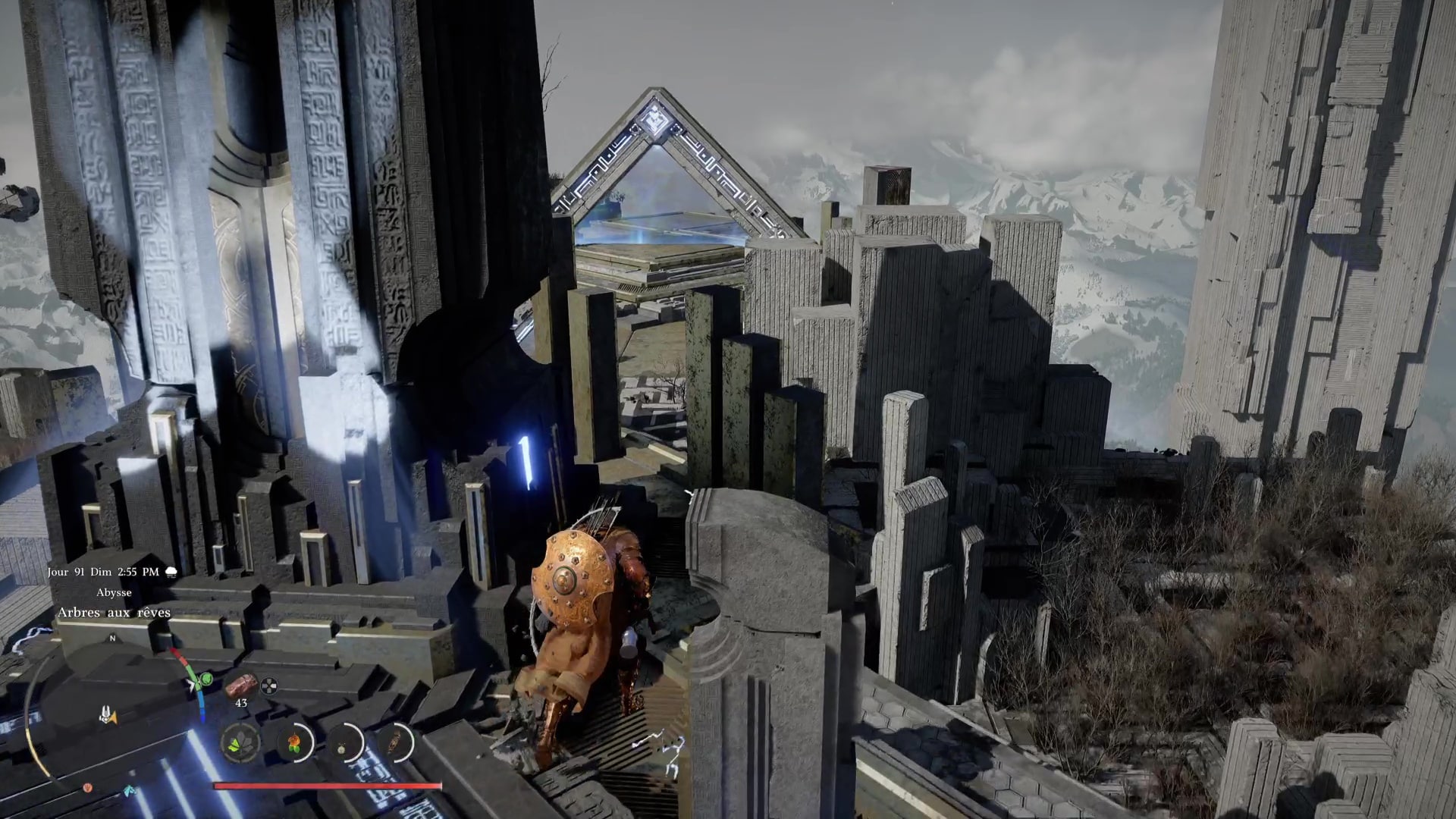1456x819 pixels.
Task: Activate the green leaf ability icon
Action: point(241,743)
